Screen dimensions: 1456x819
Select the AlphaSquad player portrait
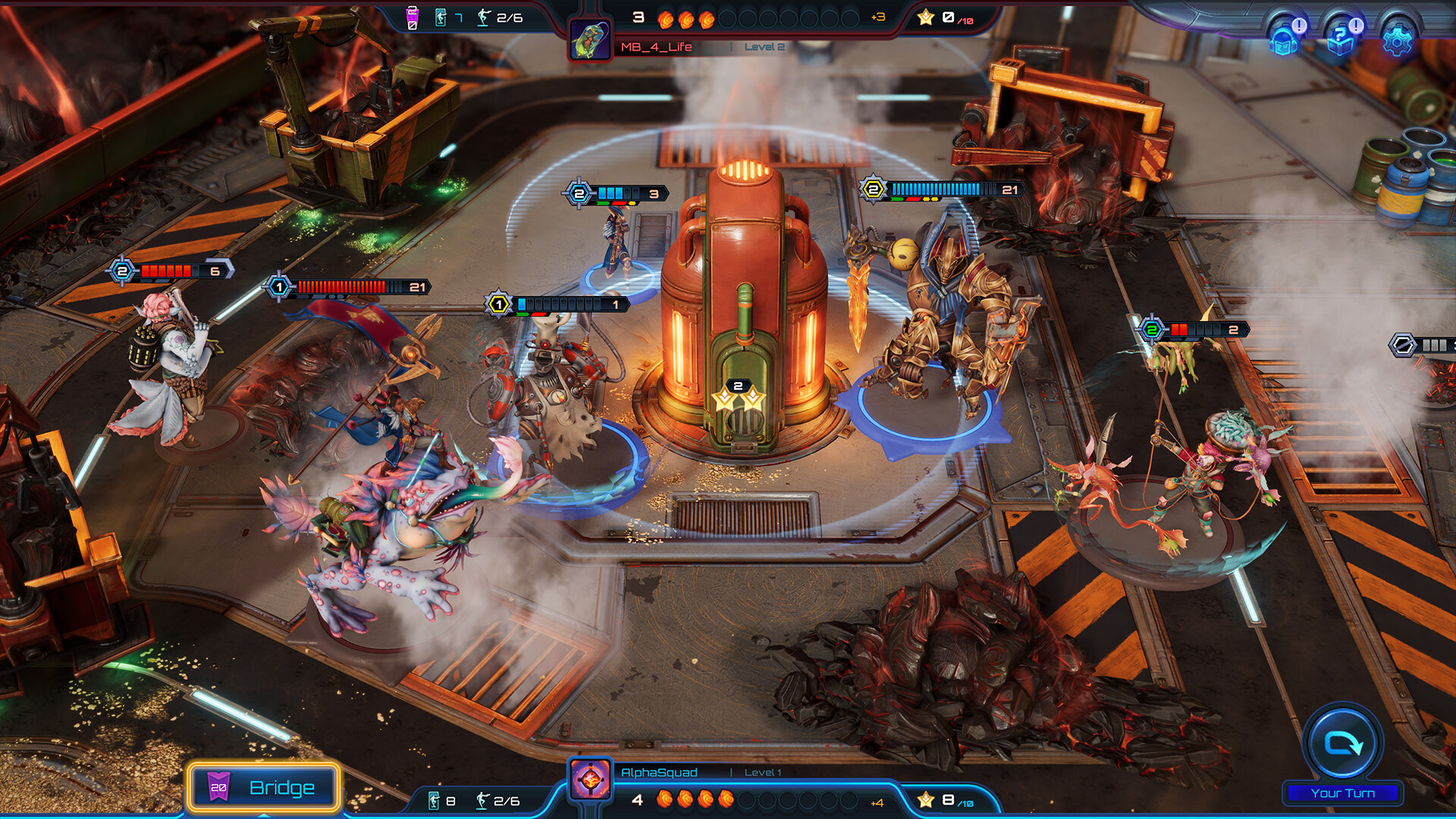[590, 780]
